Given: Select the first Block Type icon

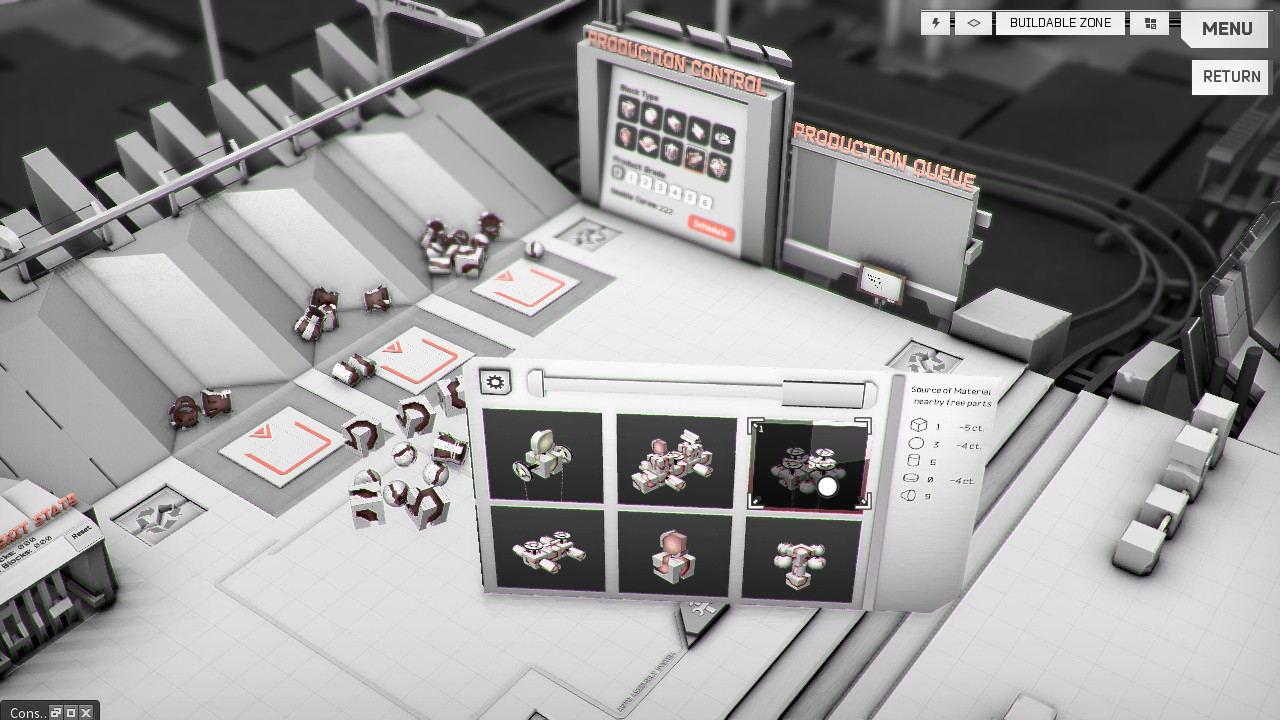Looking at the screenshot, I should 627,110.
